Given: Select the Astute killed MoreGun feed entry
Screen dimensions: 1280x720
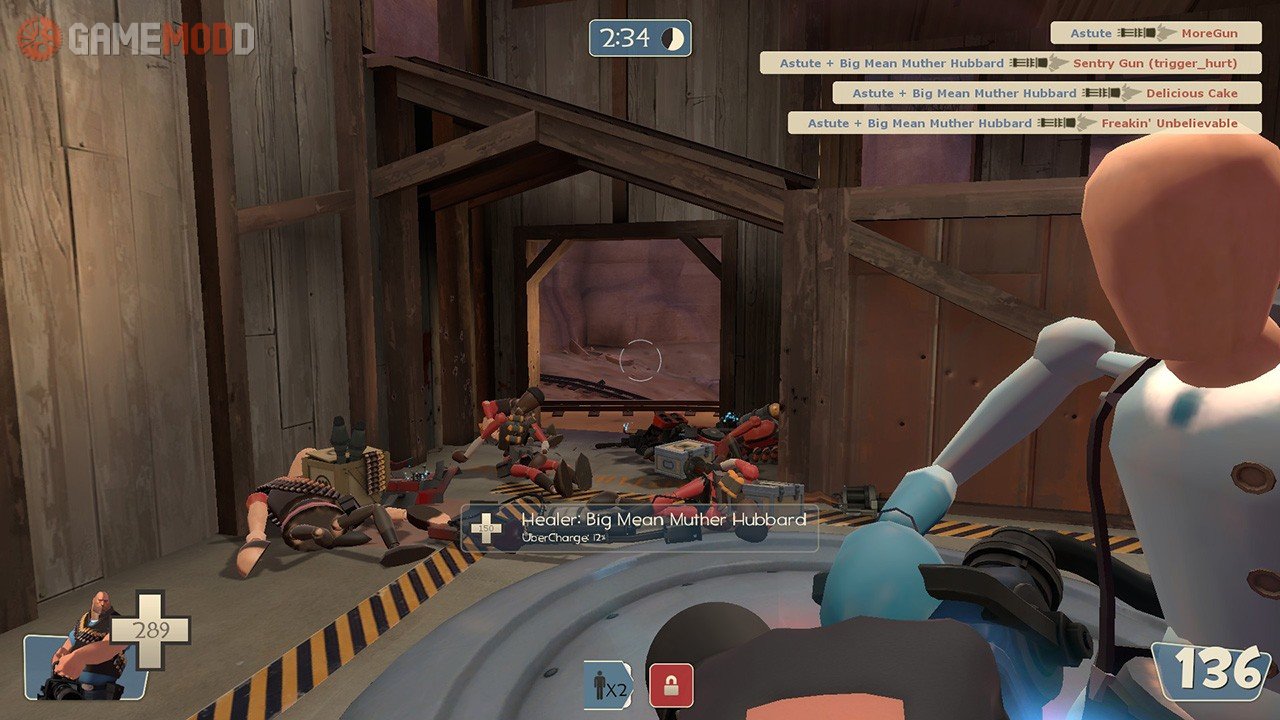Looking at the screenshot, I should coord(1156,33).
